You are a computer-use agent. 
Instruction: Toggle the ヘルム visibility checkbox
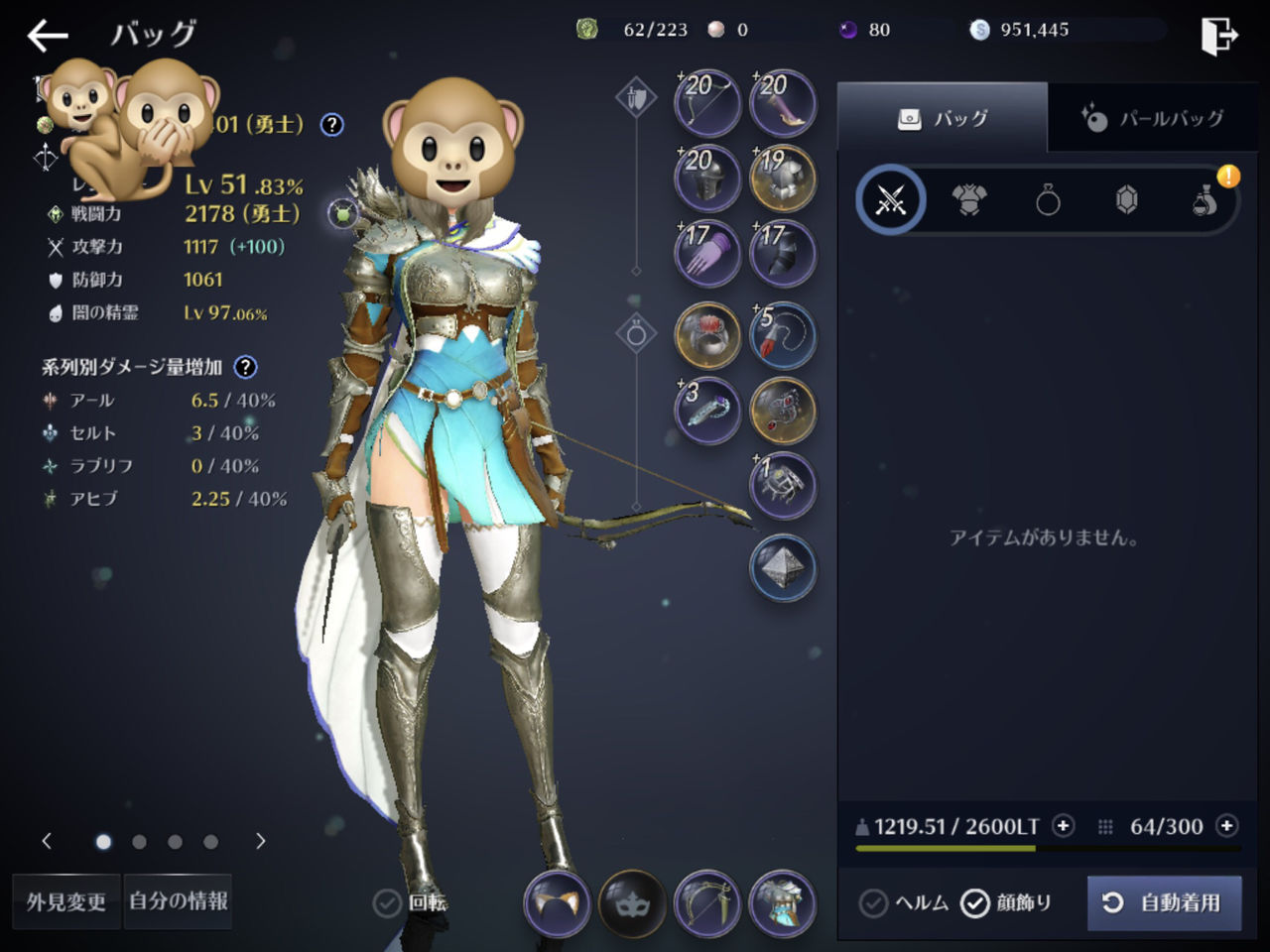pyautogui.click(x=874, y=903)
